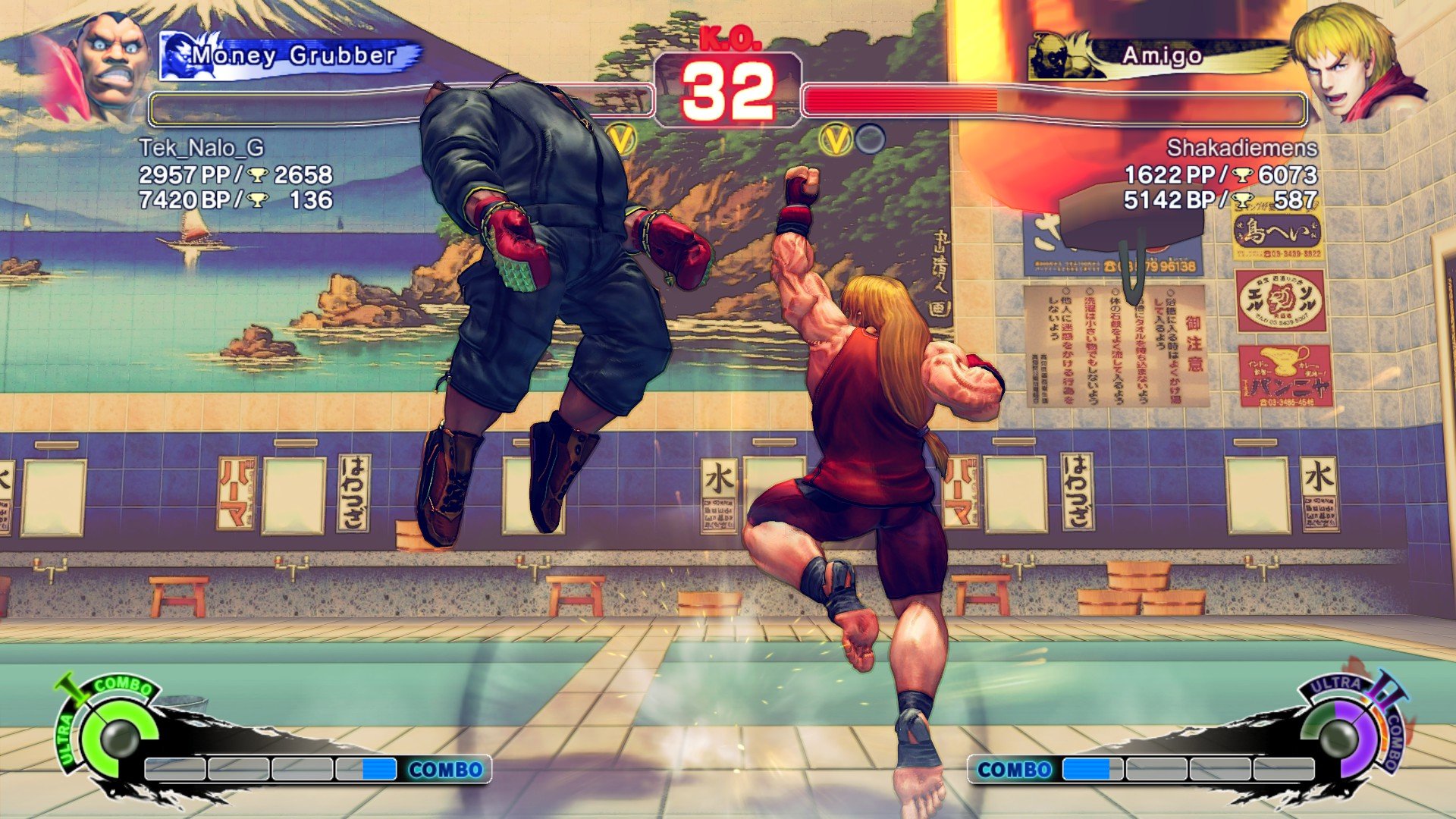
Task: Click the empty round marker beside Ken's V
Action: pyautogui.click(x=870, y=139)
